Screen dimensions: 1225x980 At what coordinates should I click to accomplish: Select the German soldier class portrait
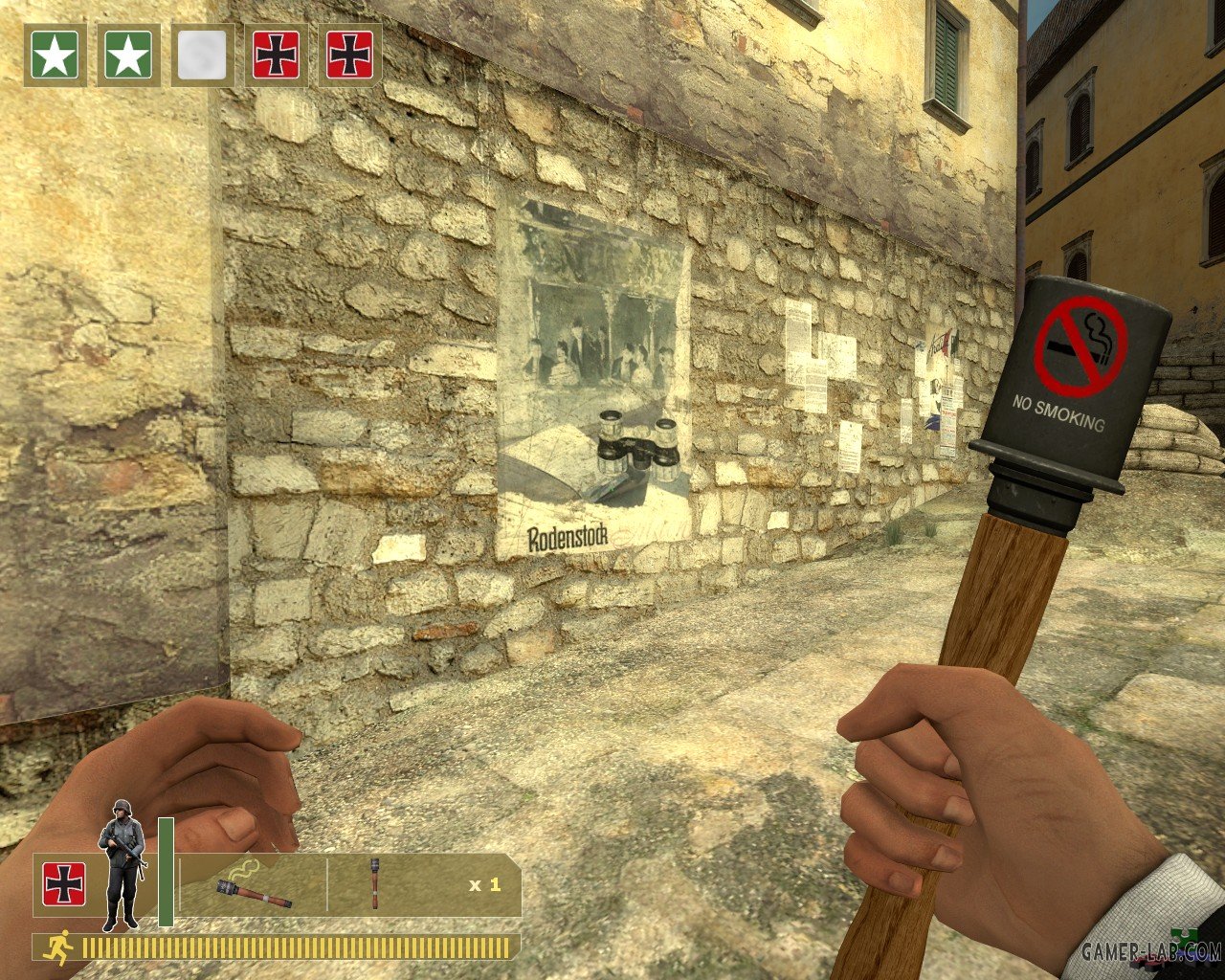pyautogui.click(x=122, y=864)
